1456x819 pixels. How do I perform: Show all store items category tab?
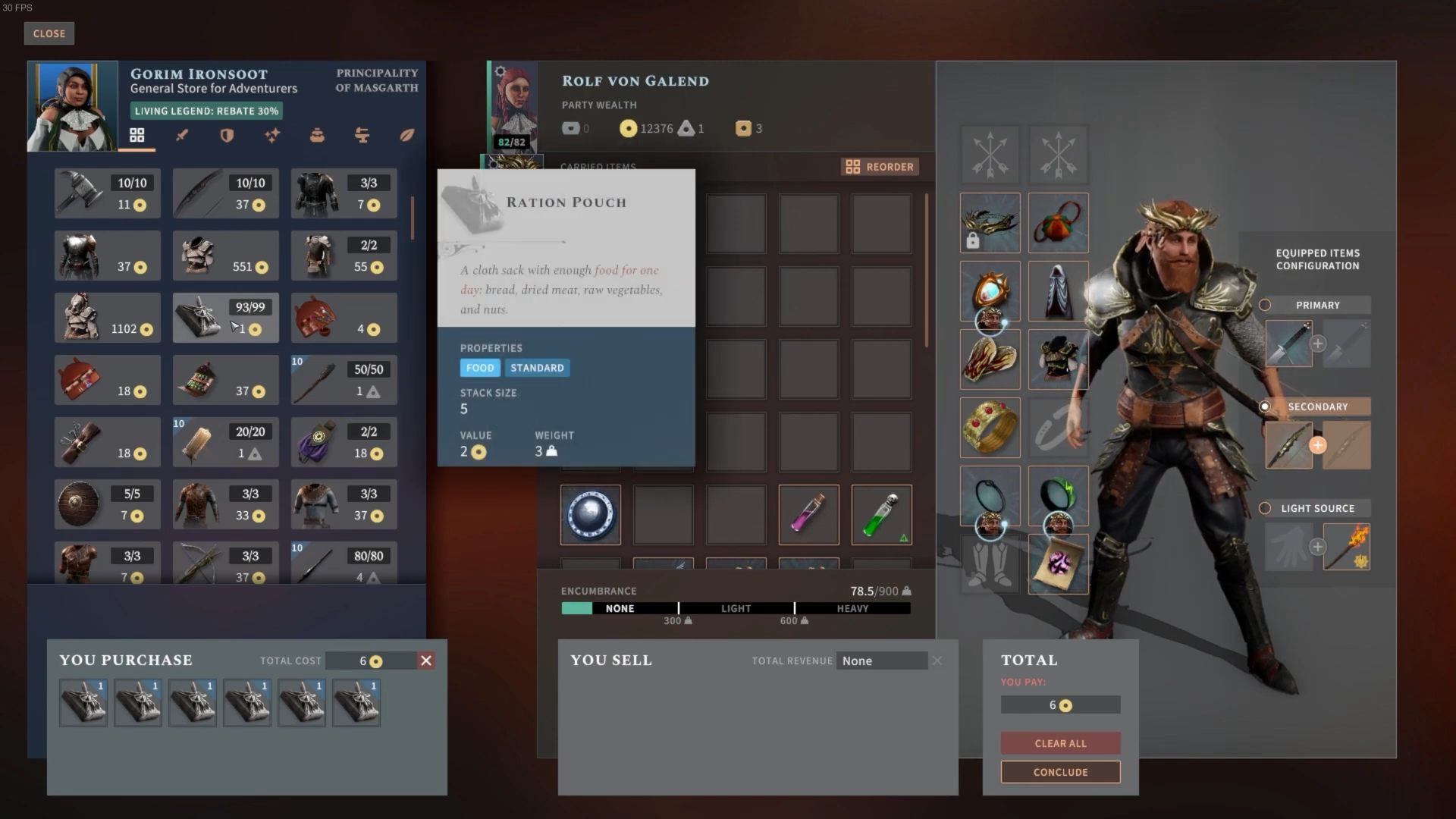click(x=136, y=135)
